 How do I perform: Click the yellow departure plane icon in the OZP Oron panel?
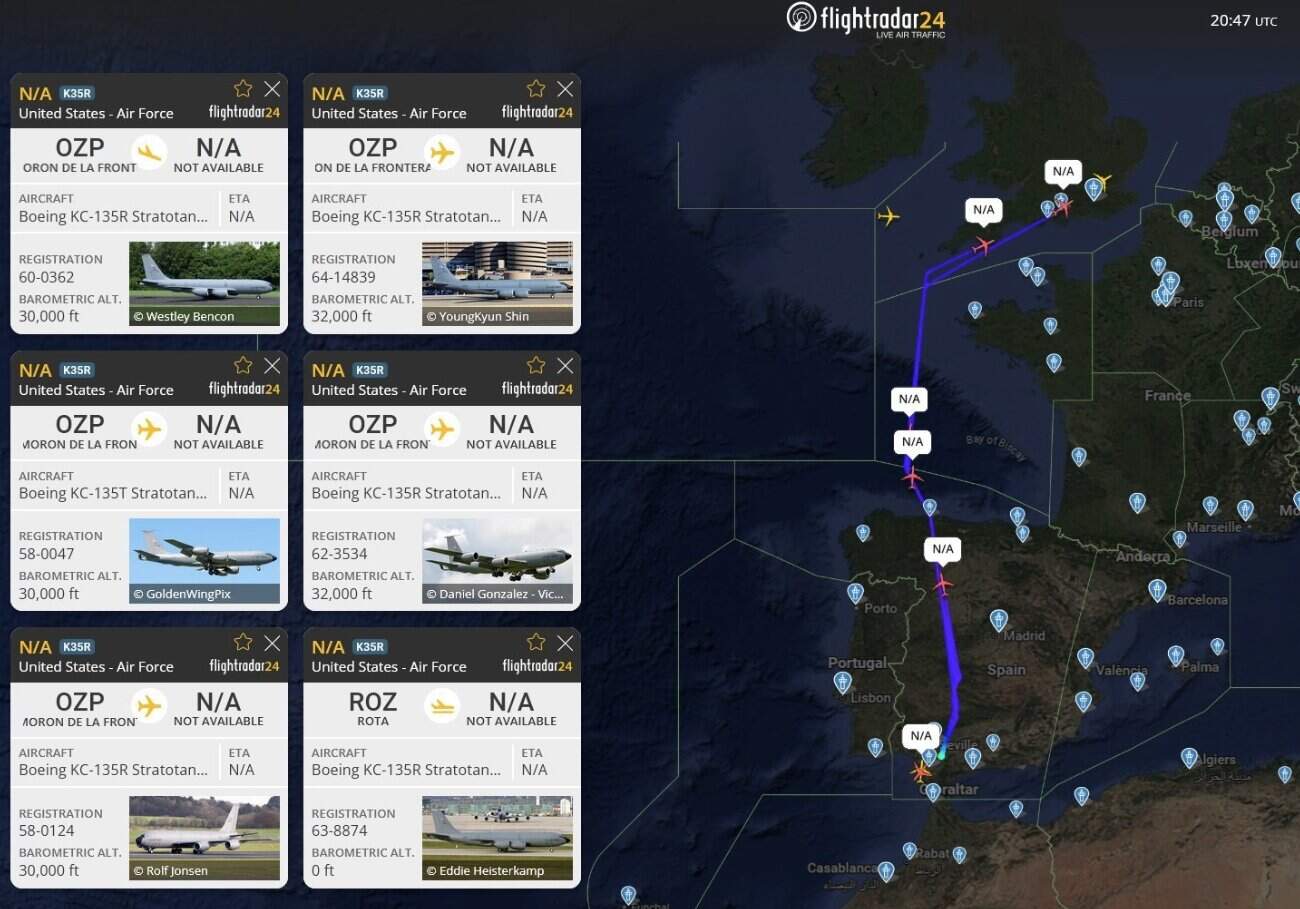(151, 150)
